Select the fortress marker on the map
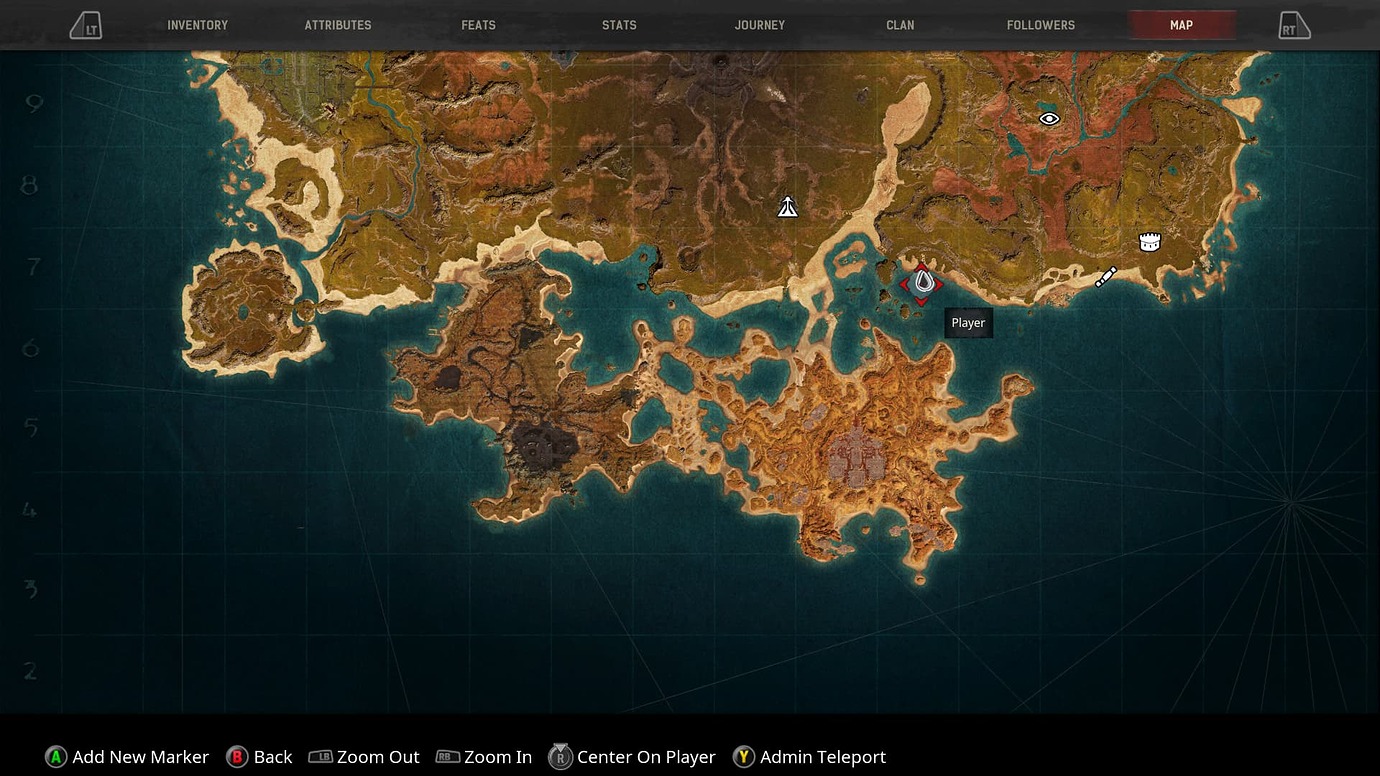Screen dimensions: 1380x776 coord(1149,240)
